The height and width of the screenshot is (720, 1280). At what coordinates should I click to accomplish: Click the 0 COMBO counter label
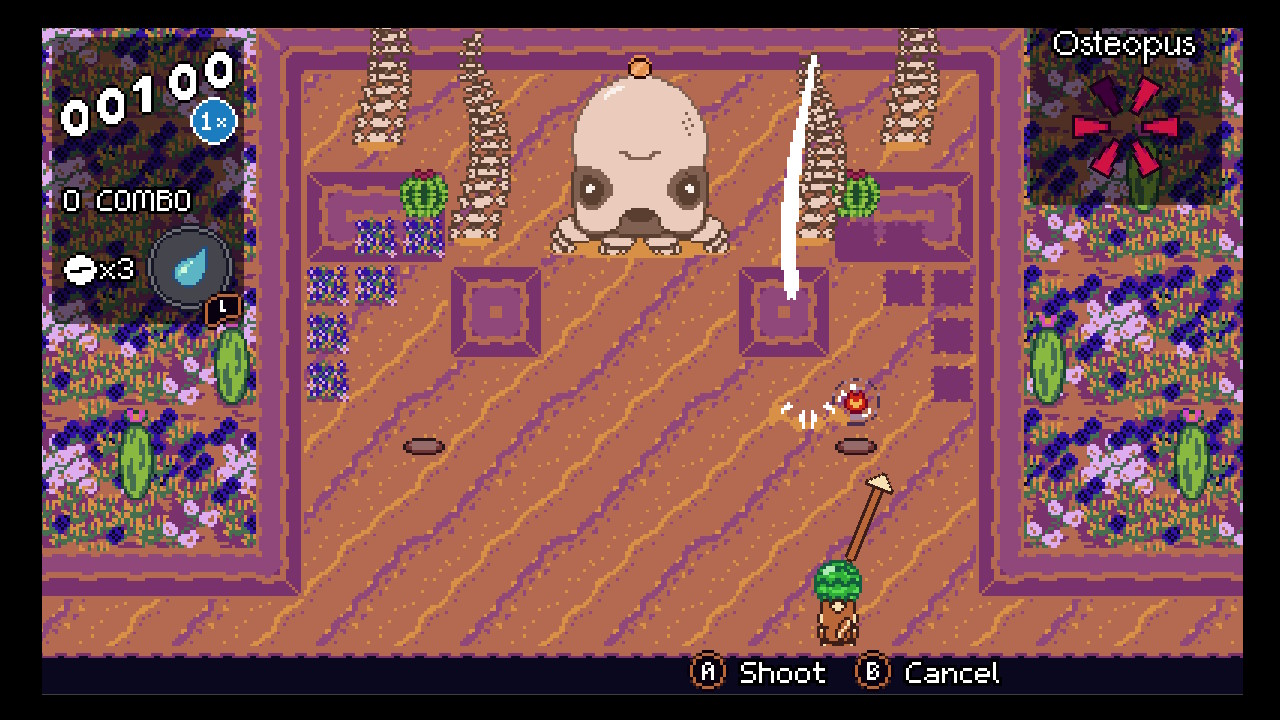[128, 200]
